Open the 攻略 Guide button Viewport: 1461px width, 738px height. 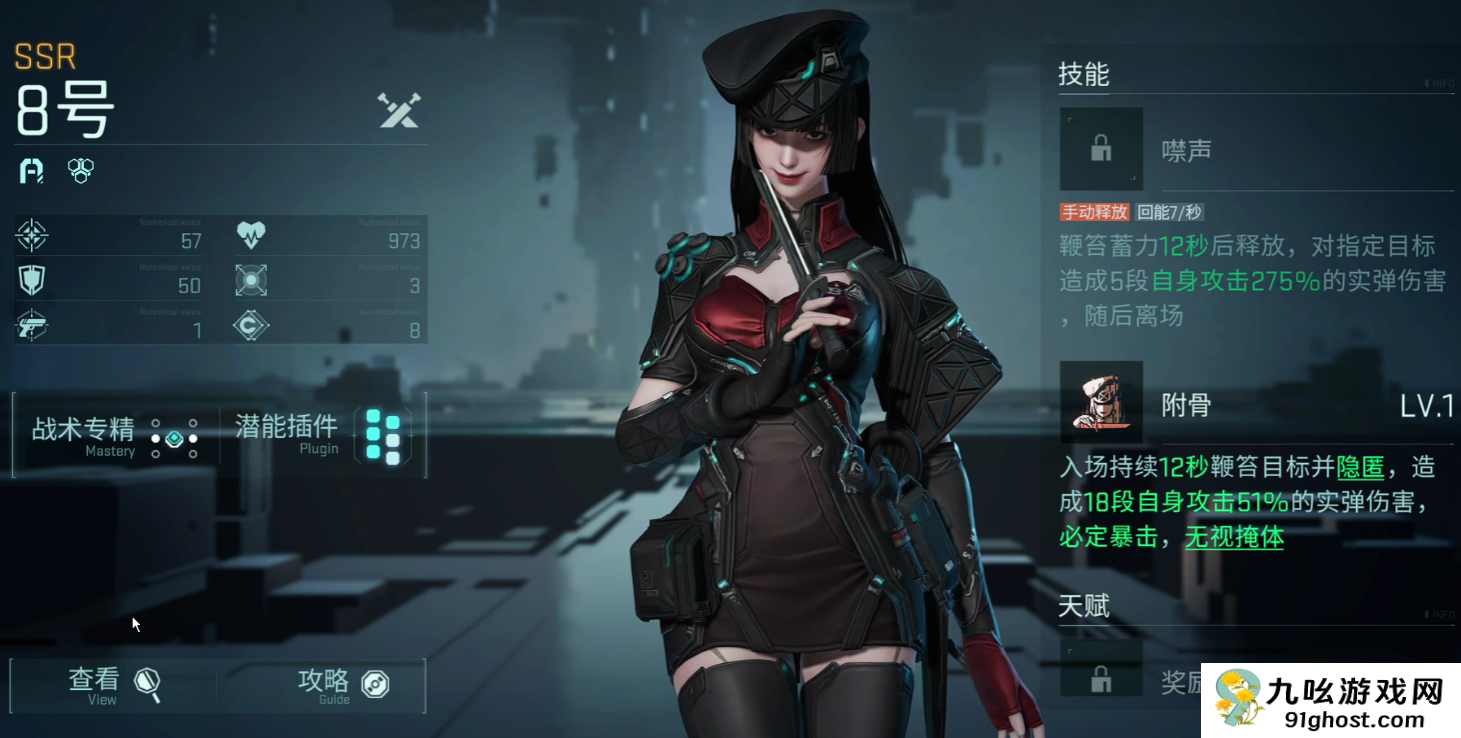point(342,685)
